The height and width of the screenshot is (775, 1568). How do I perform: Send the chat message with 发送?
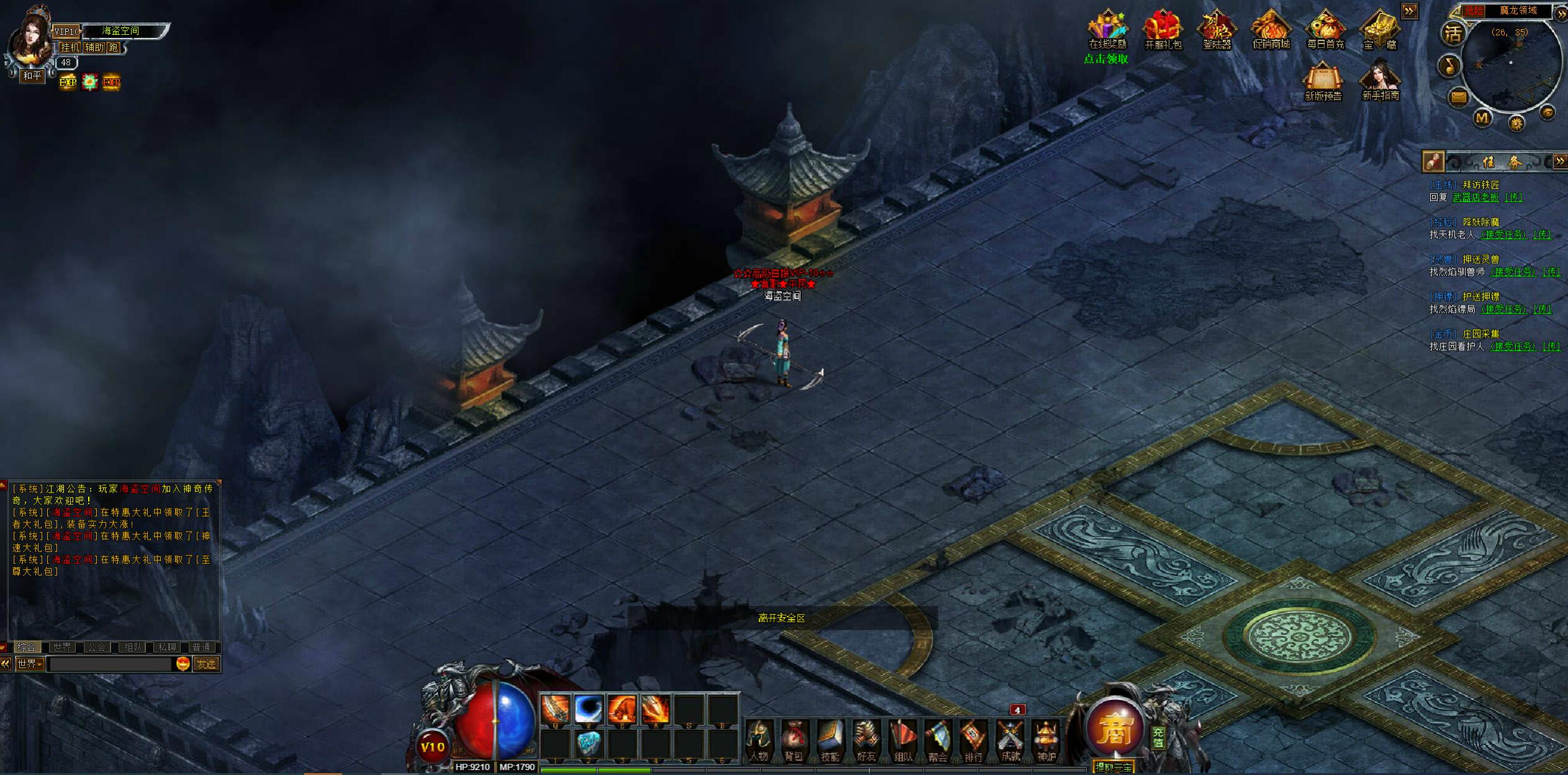coord(206,664)
